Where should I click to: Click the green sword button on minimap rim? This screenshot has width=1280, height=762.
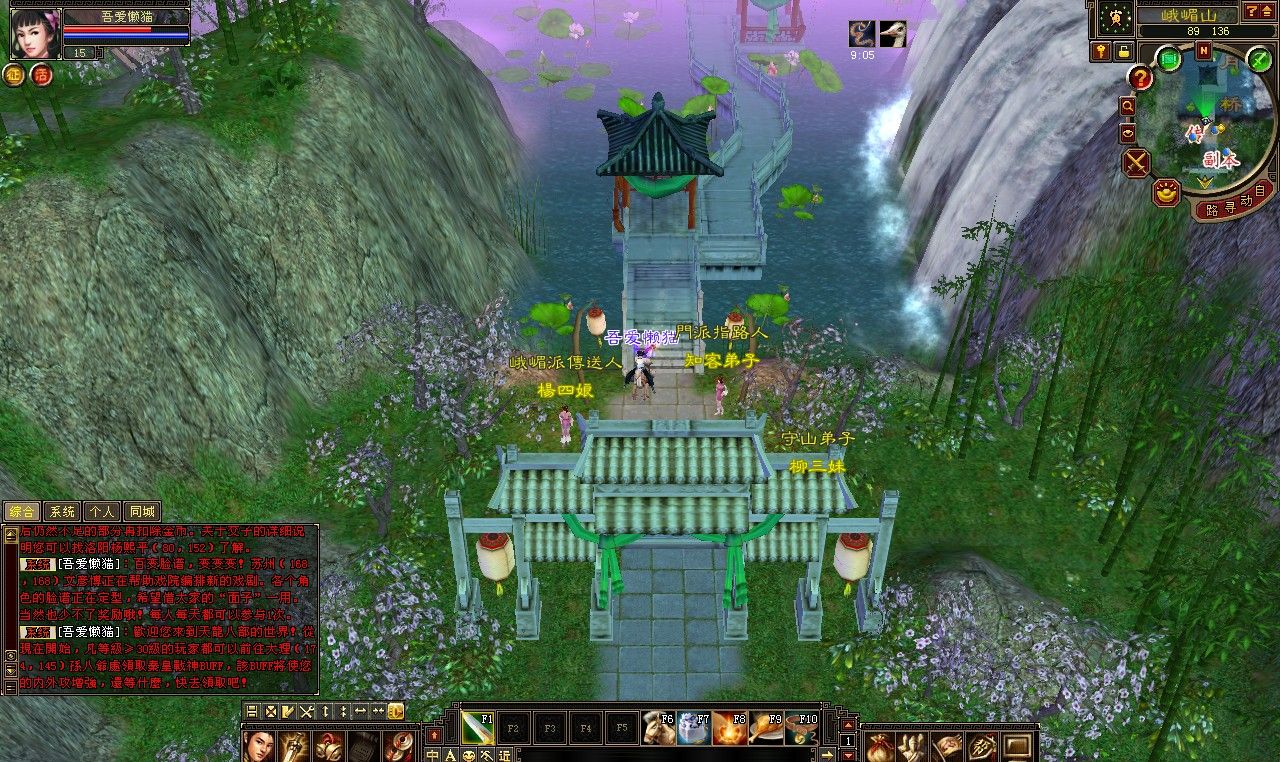click(1261, 60)
